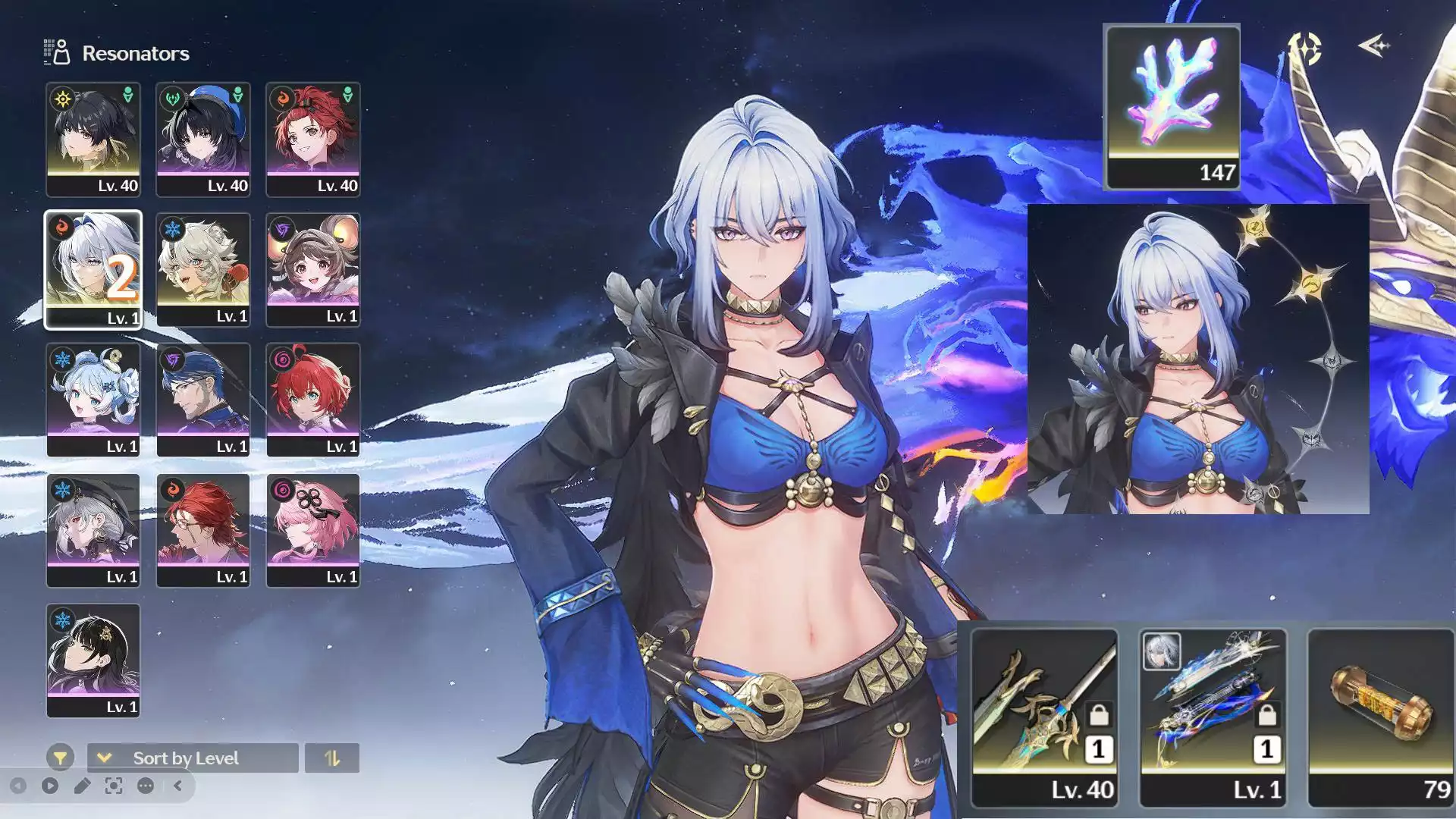Select the pencil edit icon in bottom toolbar
The image size is (1456, 819).
tap(83, 786)
